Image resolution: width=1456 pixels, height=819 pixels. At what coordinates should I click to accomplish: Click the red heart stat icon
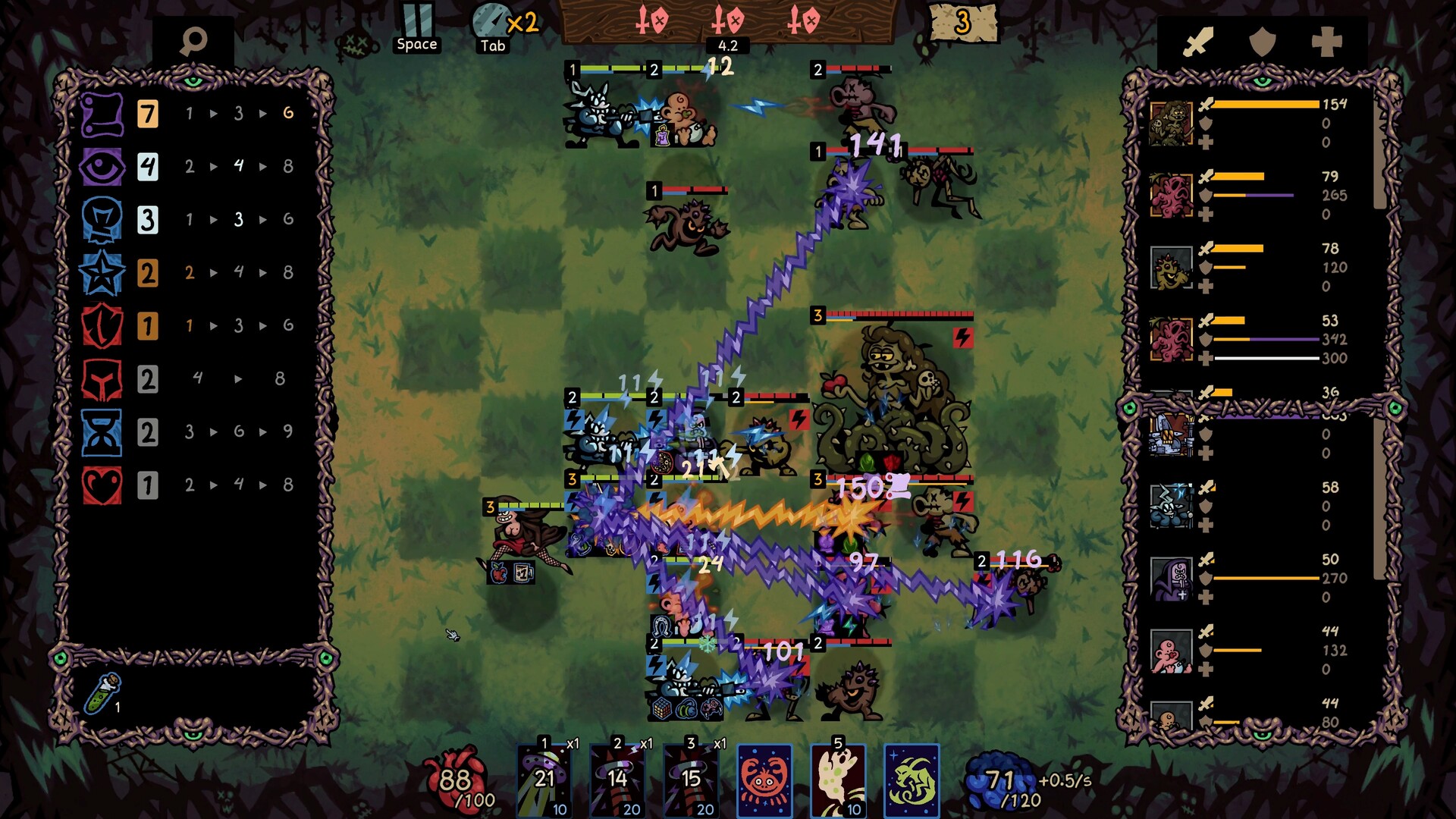coord(102,482)
